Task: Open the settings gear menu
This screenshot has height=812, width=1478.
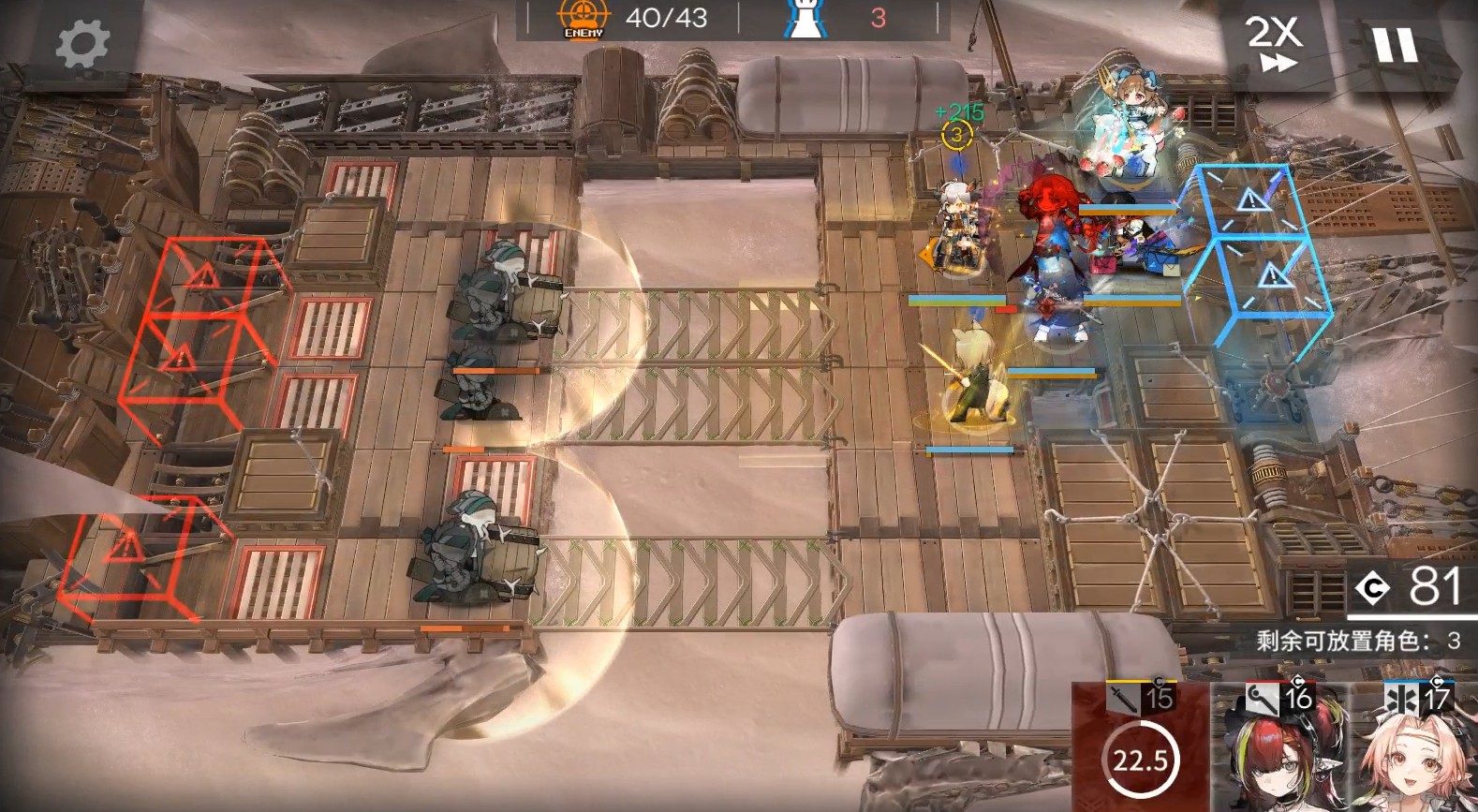Action: [x=82, y=44]
